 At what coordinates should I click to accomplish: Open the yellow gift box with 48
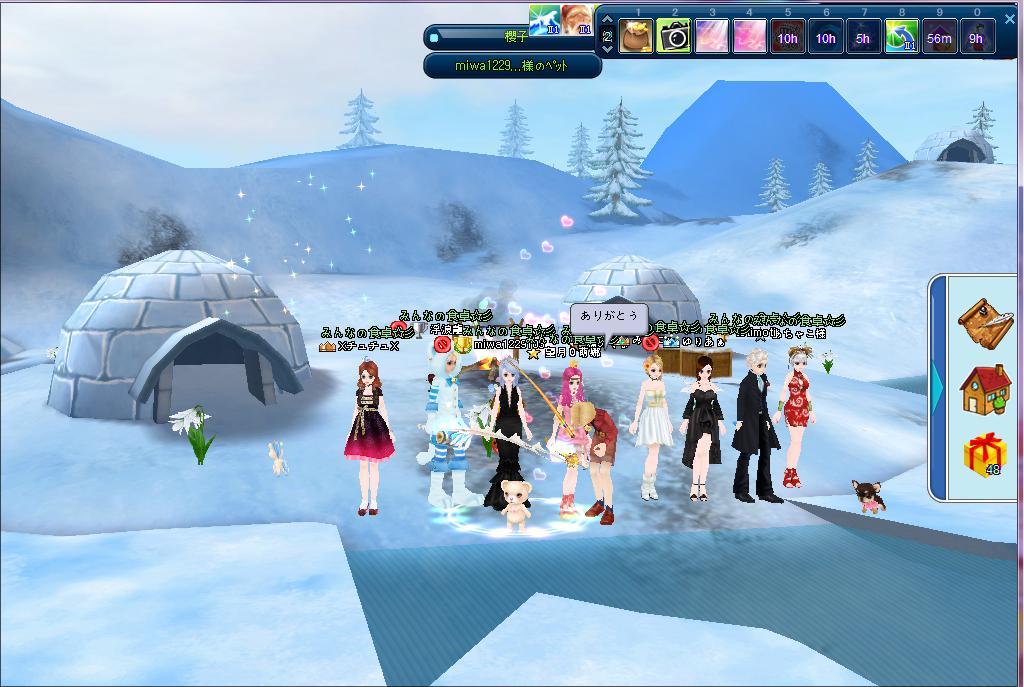pos(985,455)
